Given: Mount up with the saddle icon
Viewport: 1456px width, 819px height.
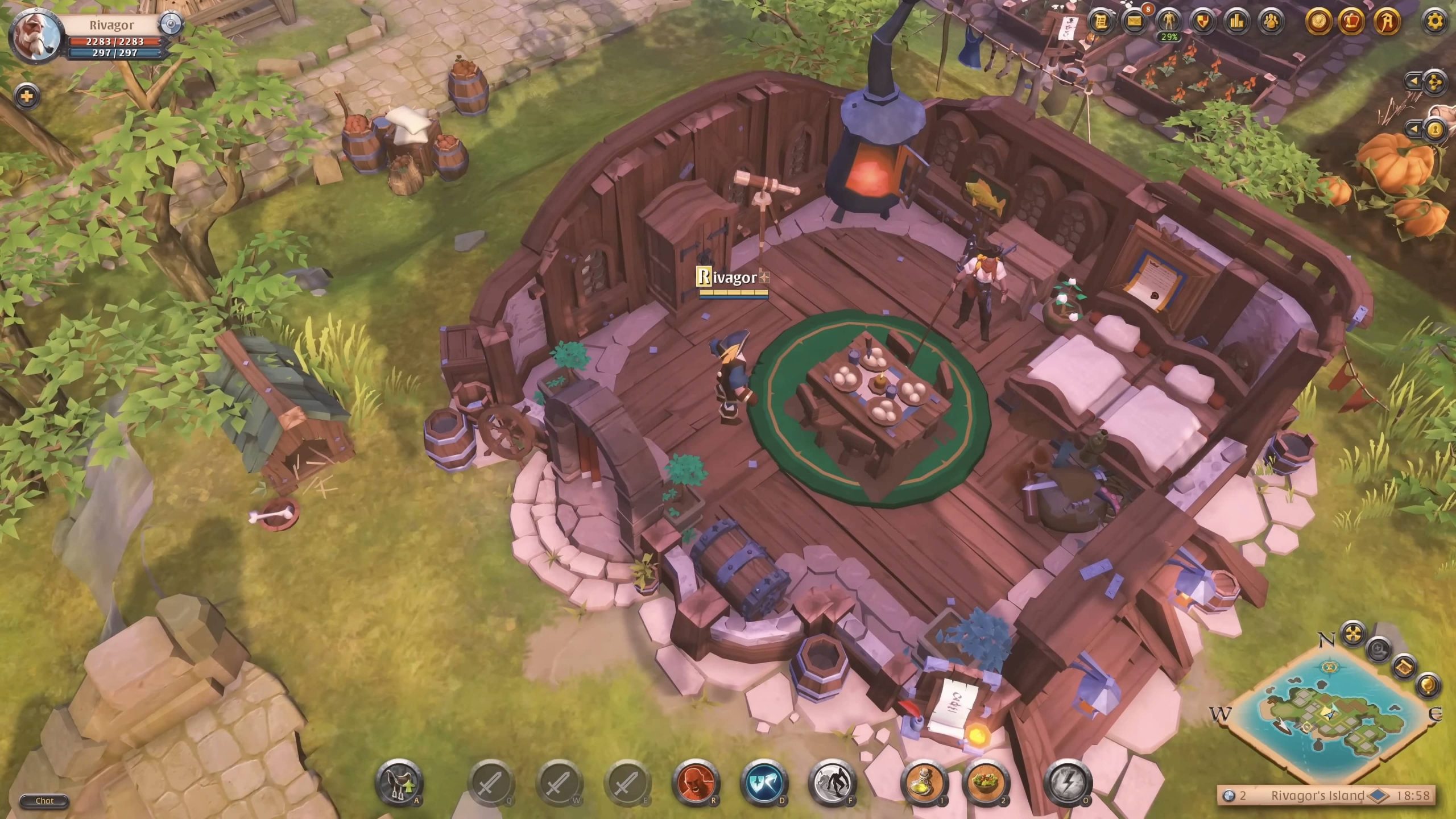Looking at the screenshot, I should pyautogui.click(x=399, y=783).
